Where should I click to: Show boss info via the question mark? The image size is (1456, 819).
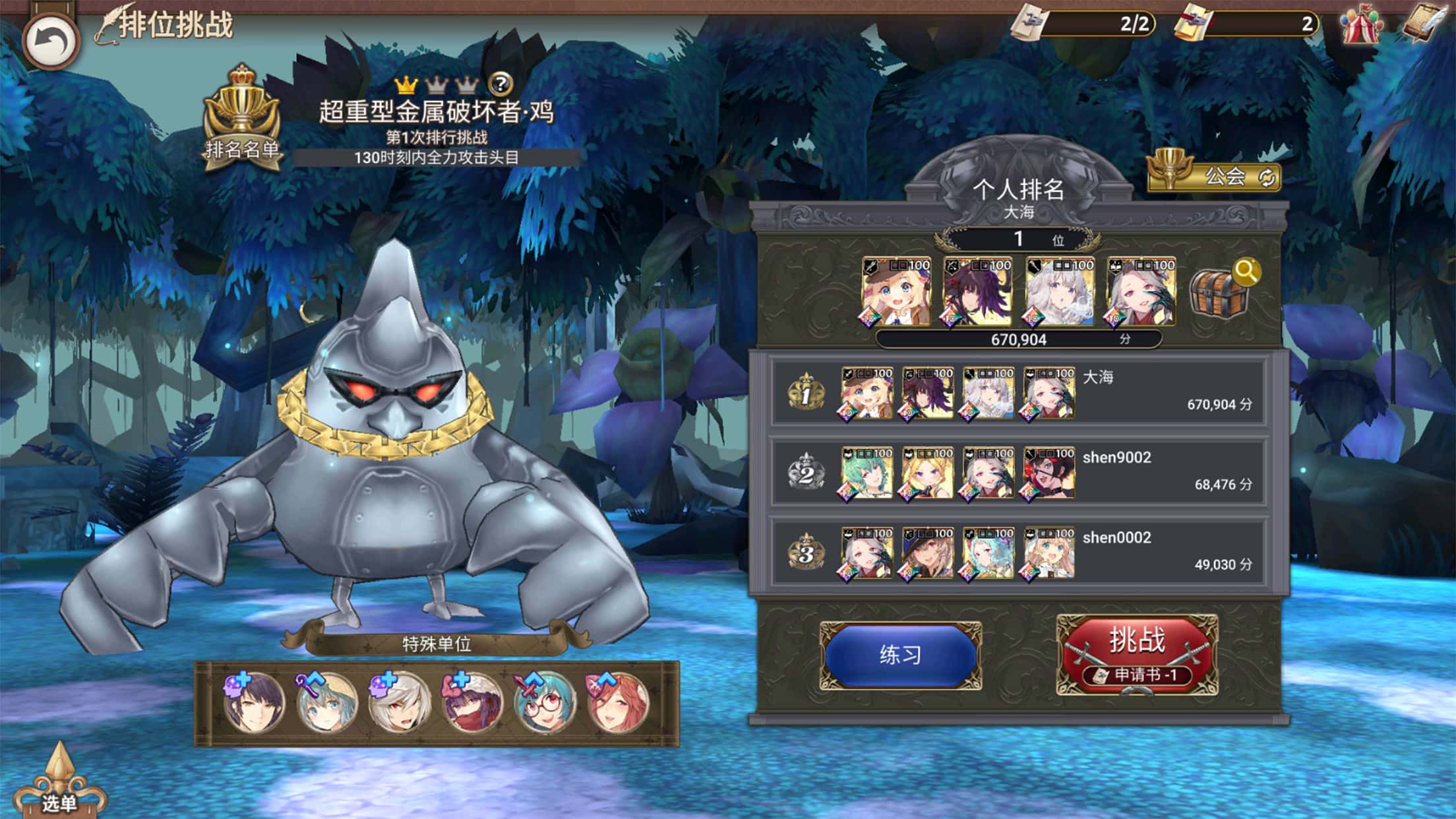501,84
